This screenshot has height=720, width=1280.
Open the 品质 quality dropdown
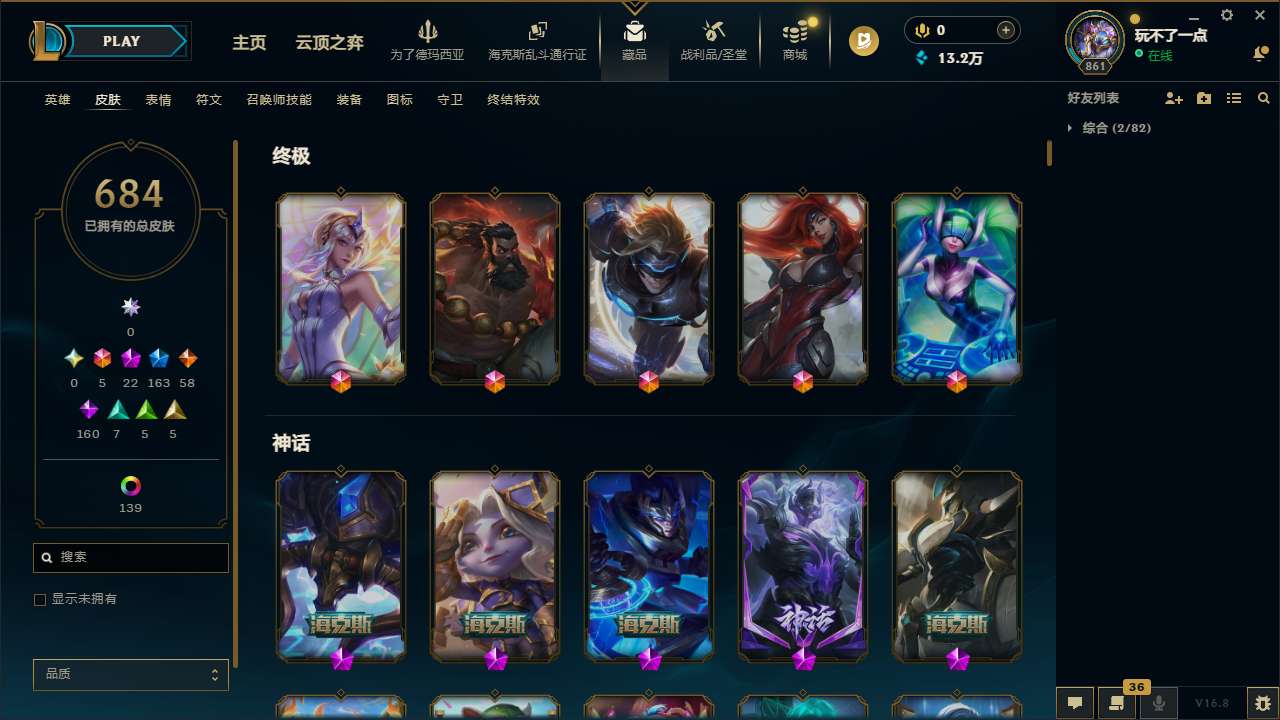point(130,674)
